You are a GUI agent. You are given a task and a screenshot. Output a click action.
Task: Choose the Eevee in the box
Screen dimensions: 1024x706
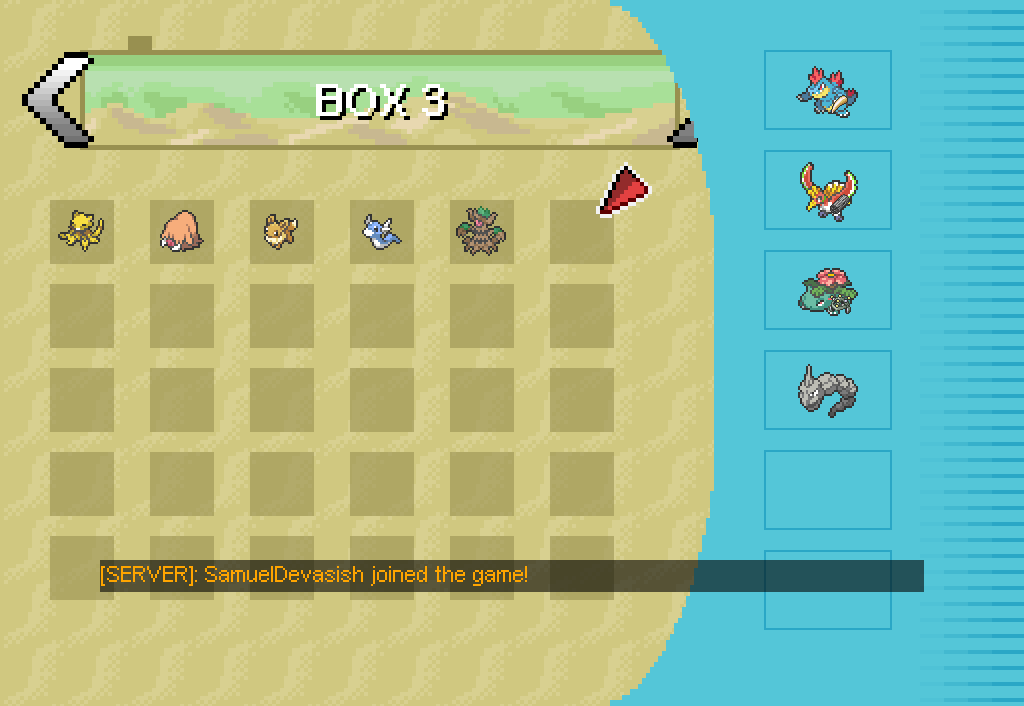click(281, 231)
